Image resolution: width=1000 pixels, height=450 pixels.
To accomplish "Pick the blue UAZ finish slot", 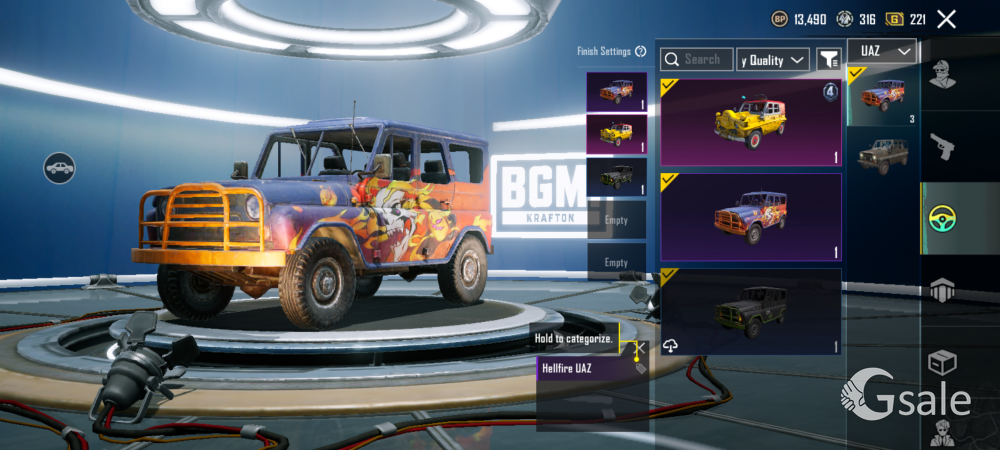I will click(616, 91).
